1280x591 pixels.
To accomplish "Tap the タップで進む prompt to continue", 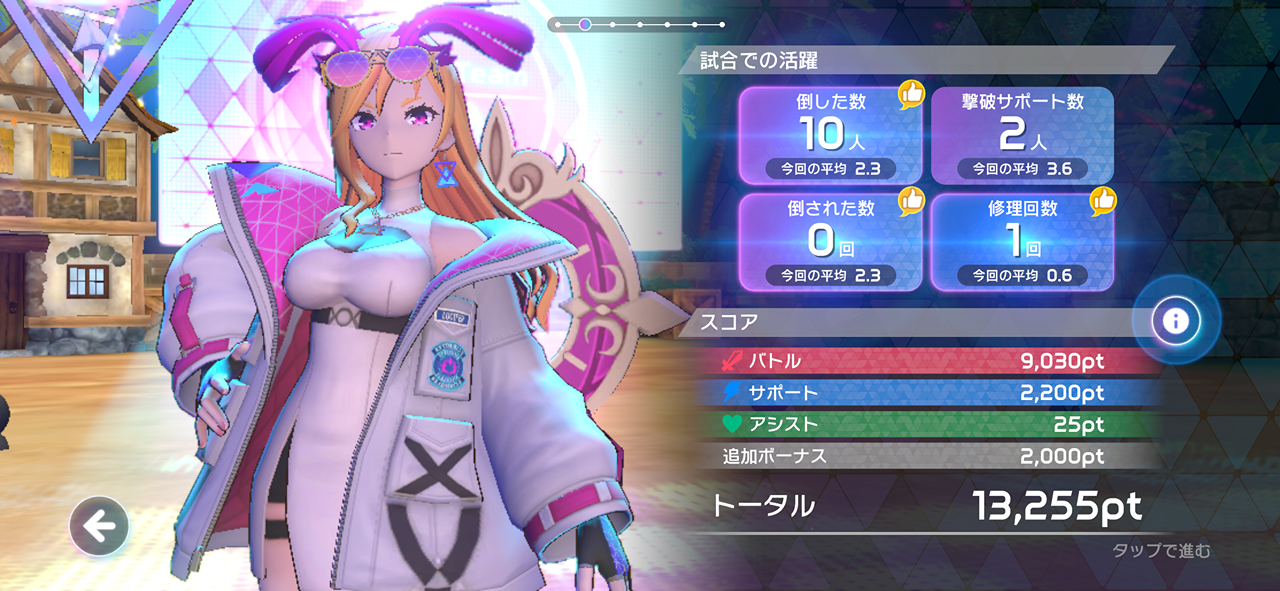I will click(1160, 551).
